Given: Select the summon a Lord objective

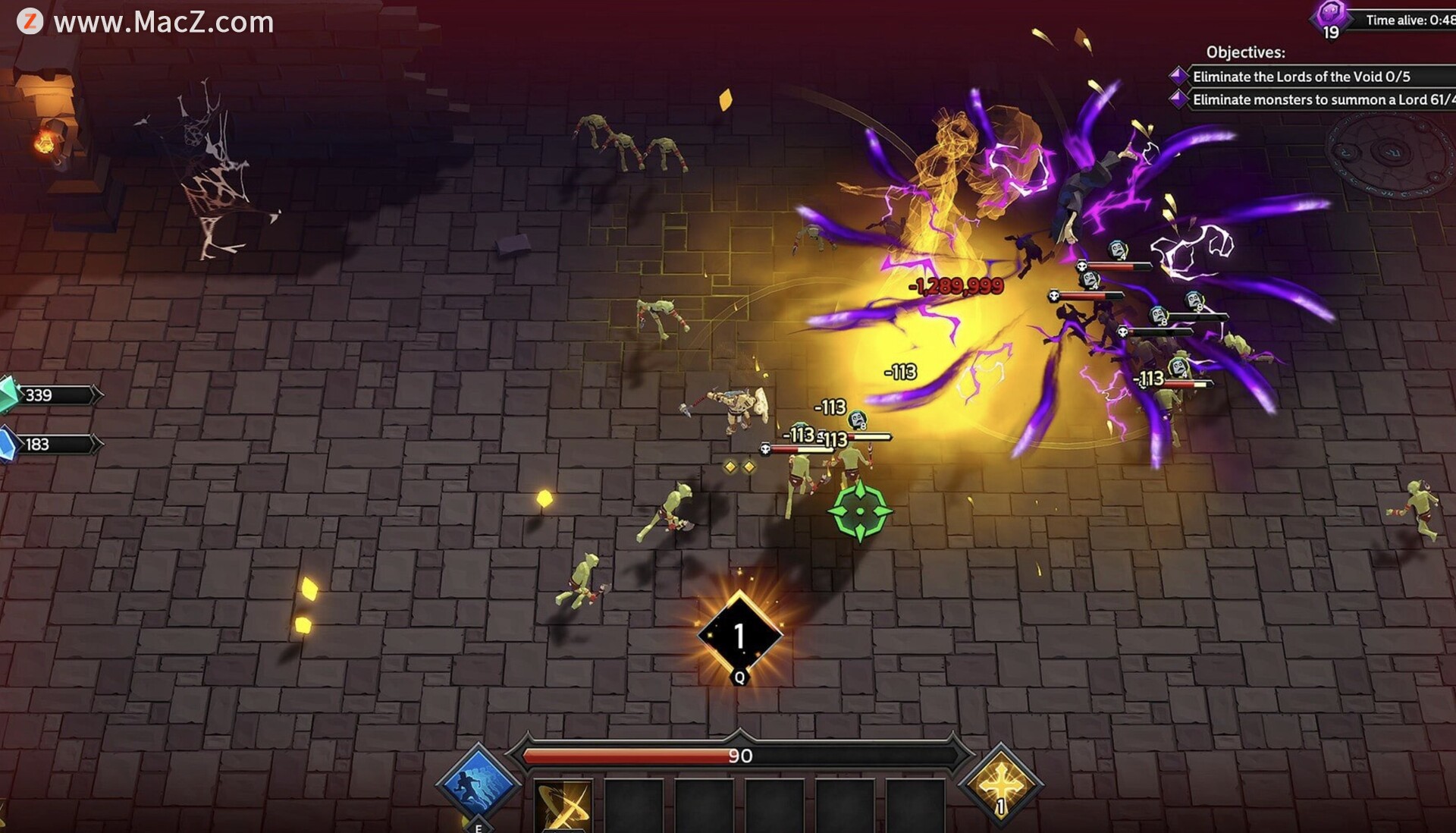Looking at the screenshot, I should point(1319,99).
